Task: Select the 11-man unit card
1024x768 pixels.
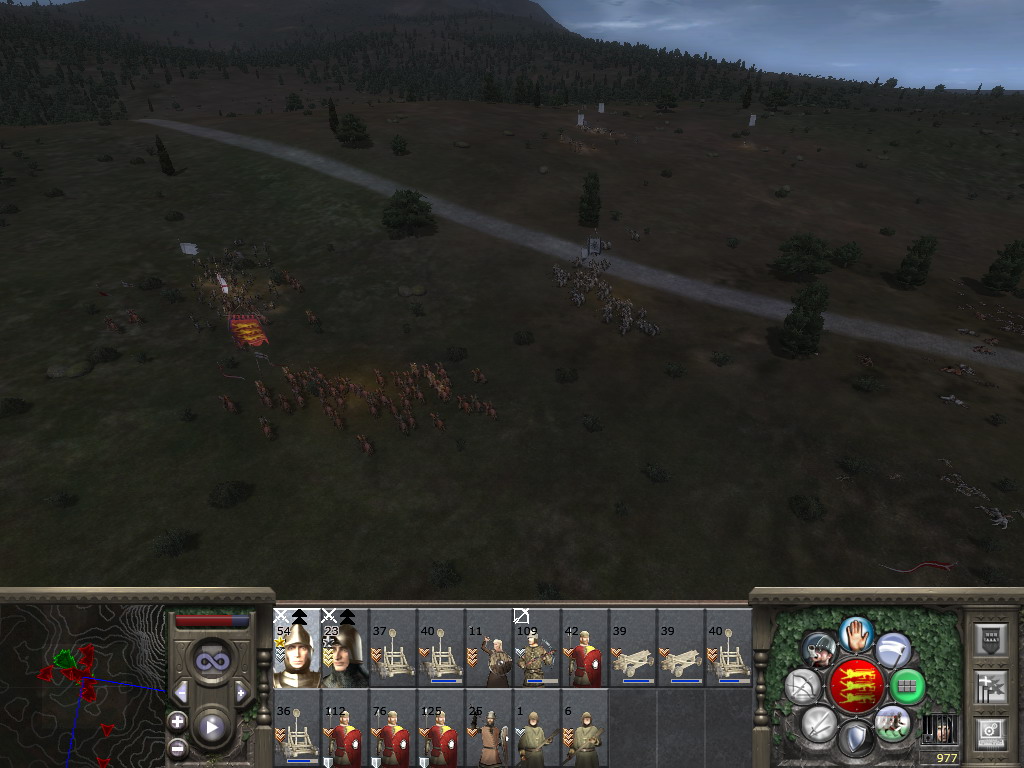Action: coord(489,648)
